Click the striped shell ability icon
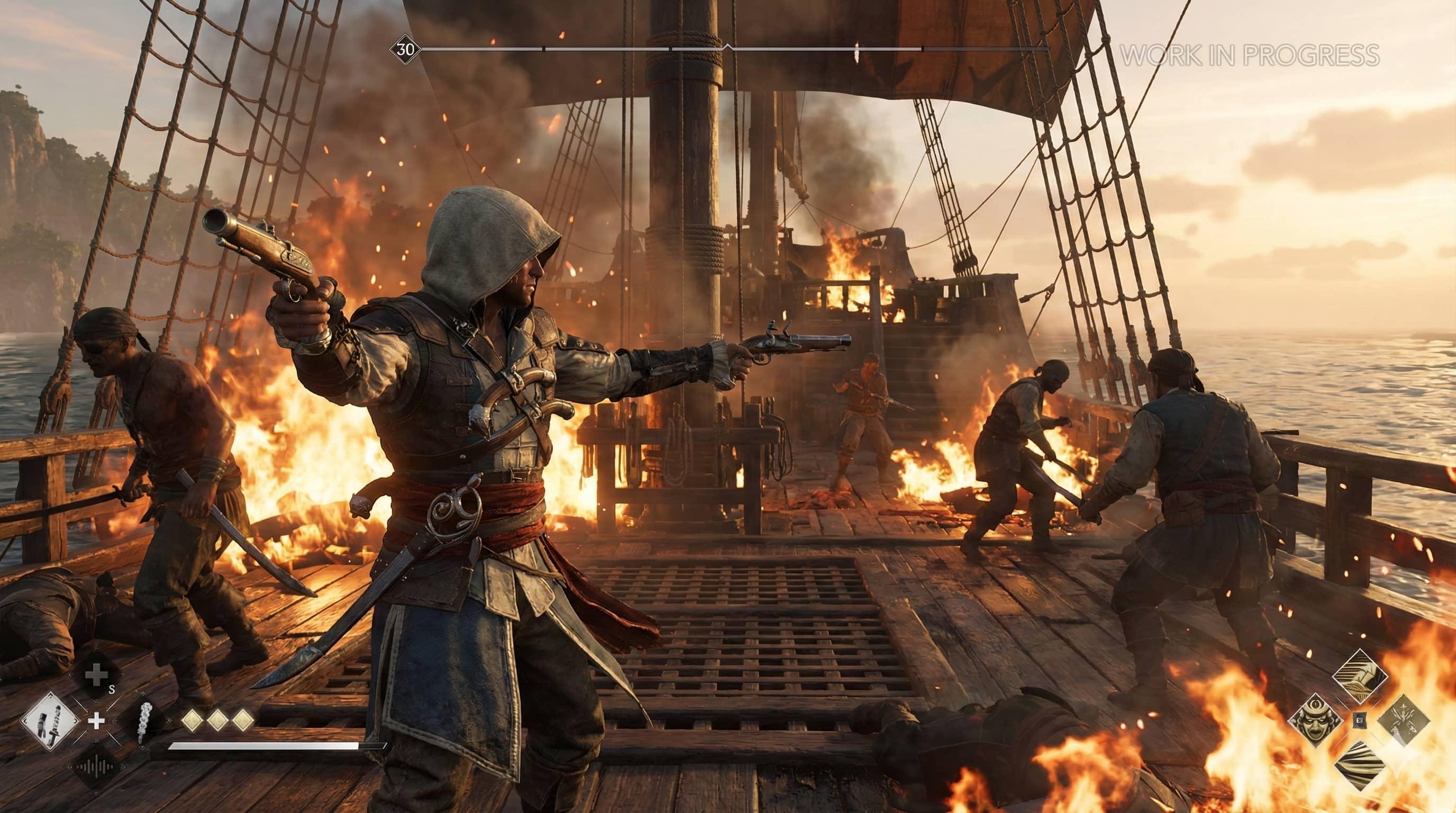 [x=1360, y=765]
